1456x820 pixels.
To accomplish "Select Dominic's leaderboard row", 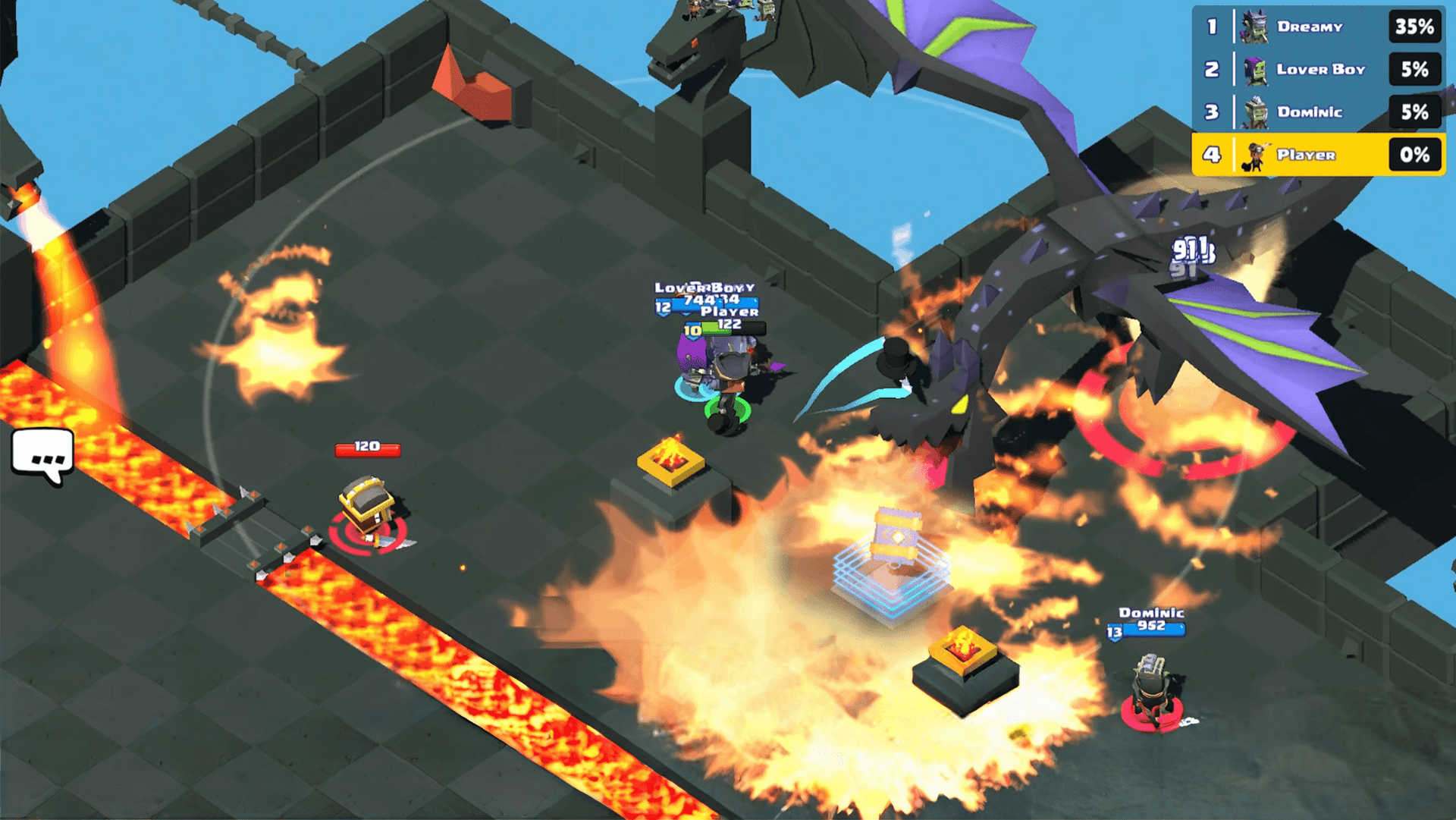I will click(1318, 112).
